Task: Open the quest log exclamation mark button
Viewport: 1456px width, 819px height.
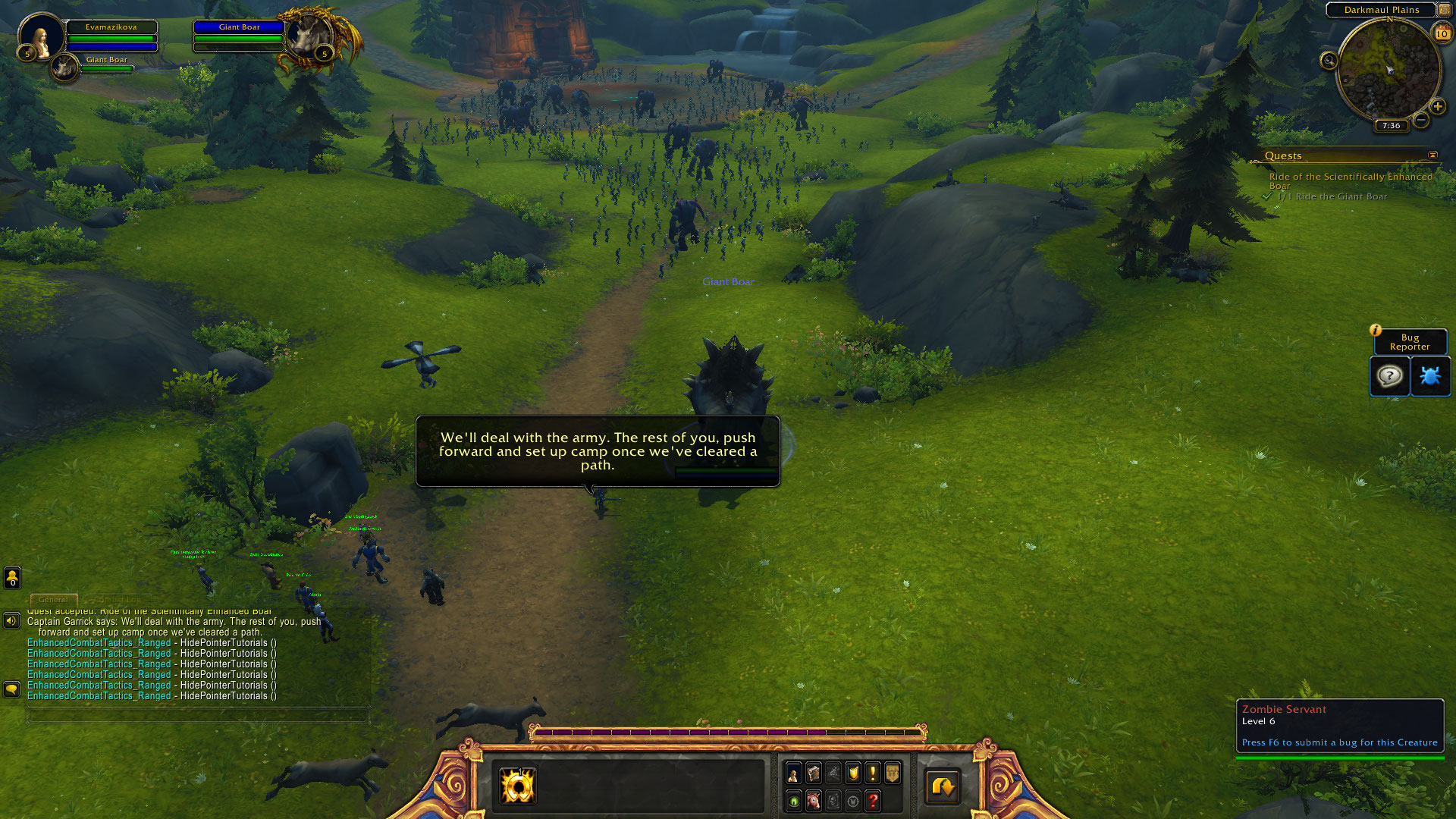Action: tap(873, 773)
